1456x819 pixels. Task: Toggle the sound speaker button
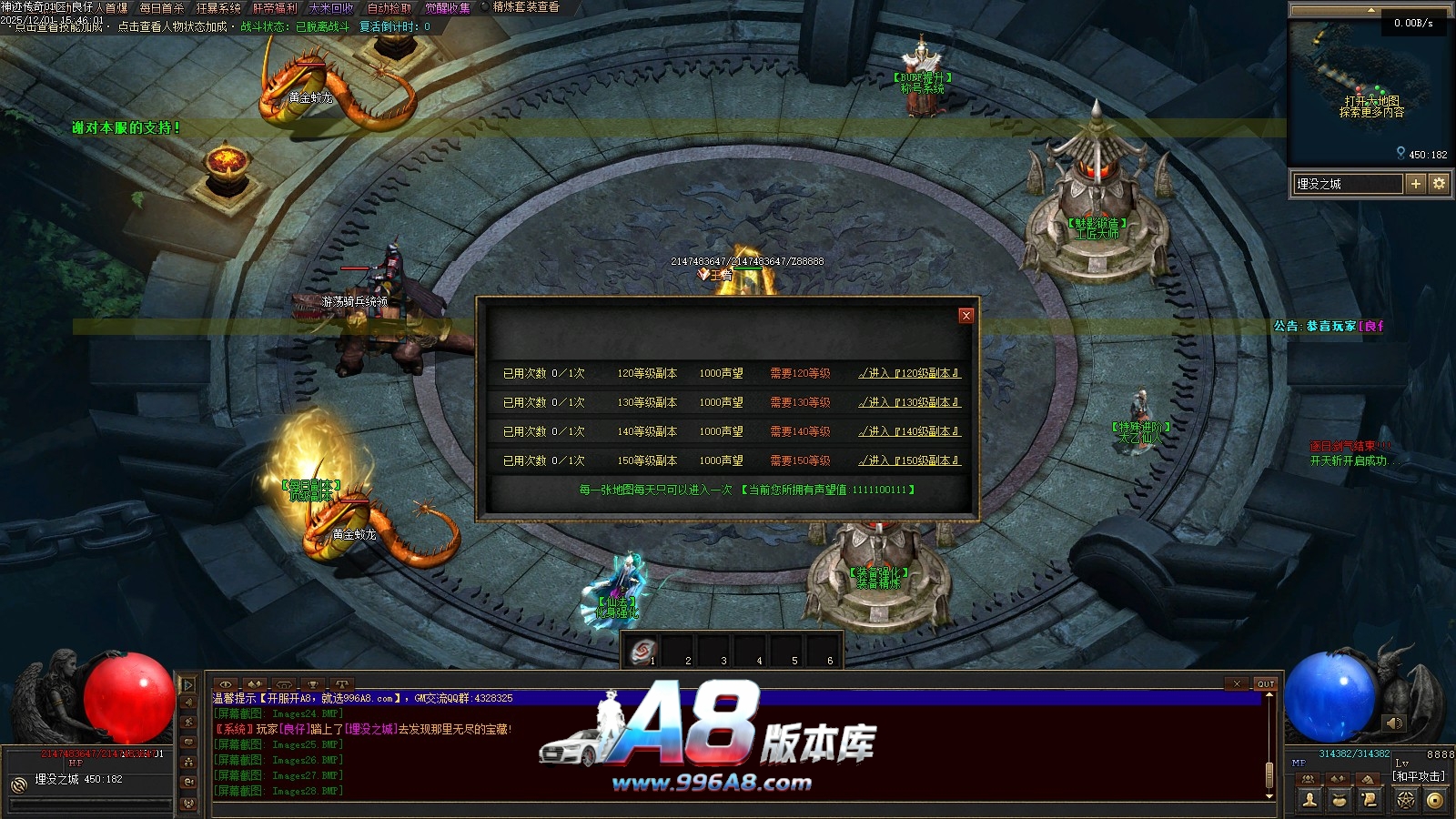(1394, 723)
